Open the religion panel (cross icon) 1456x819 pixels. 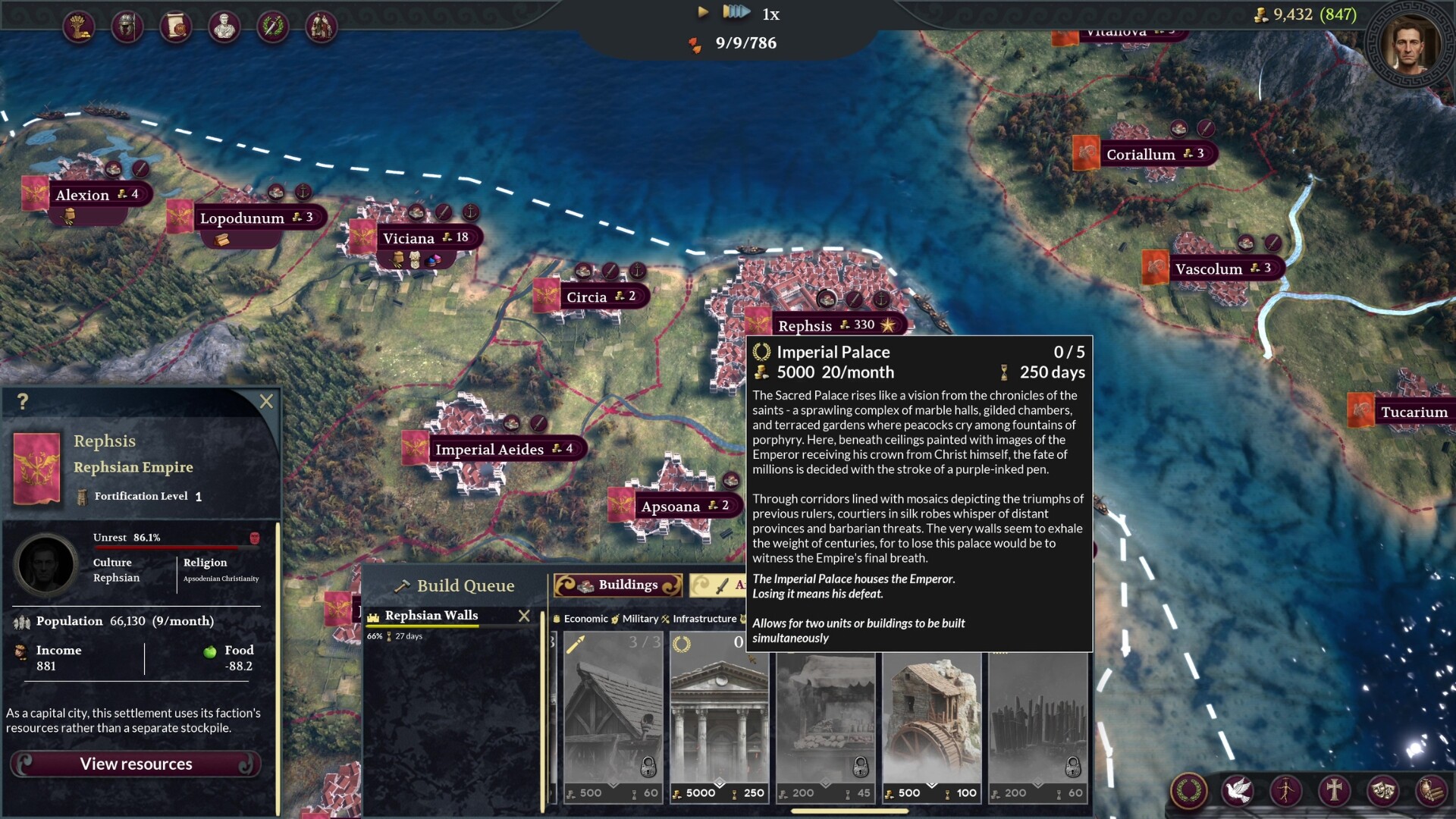(x=1335, y=791)
